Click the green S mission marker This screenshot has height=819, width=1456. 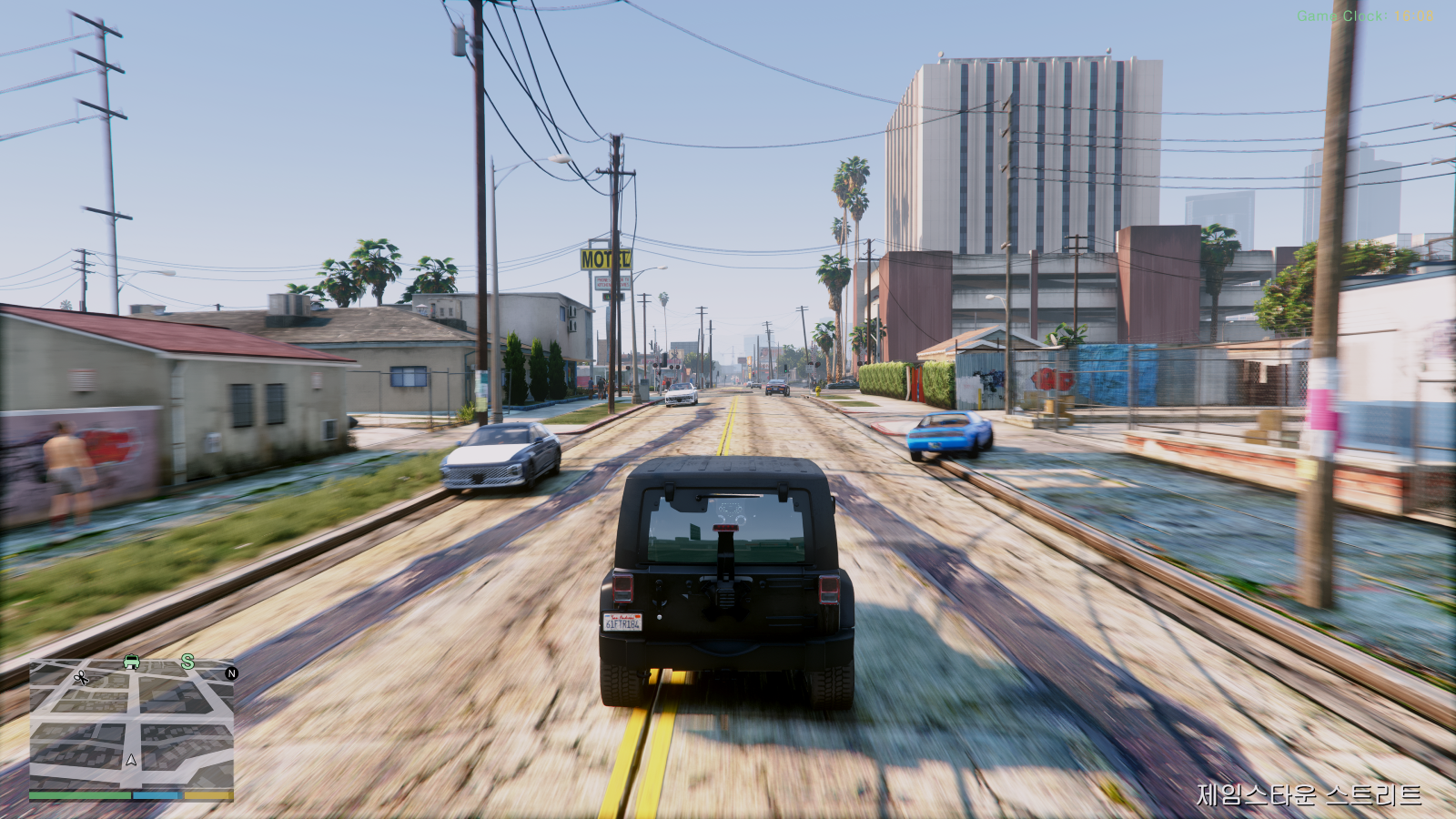tap(187, 662)
